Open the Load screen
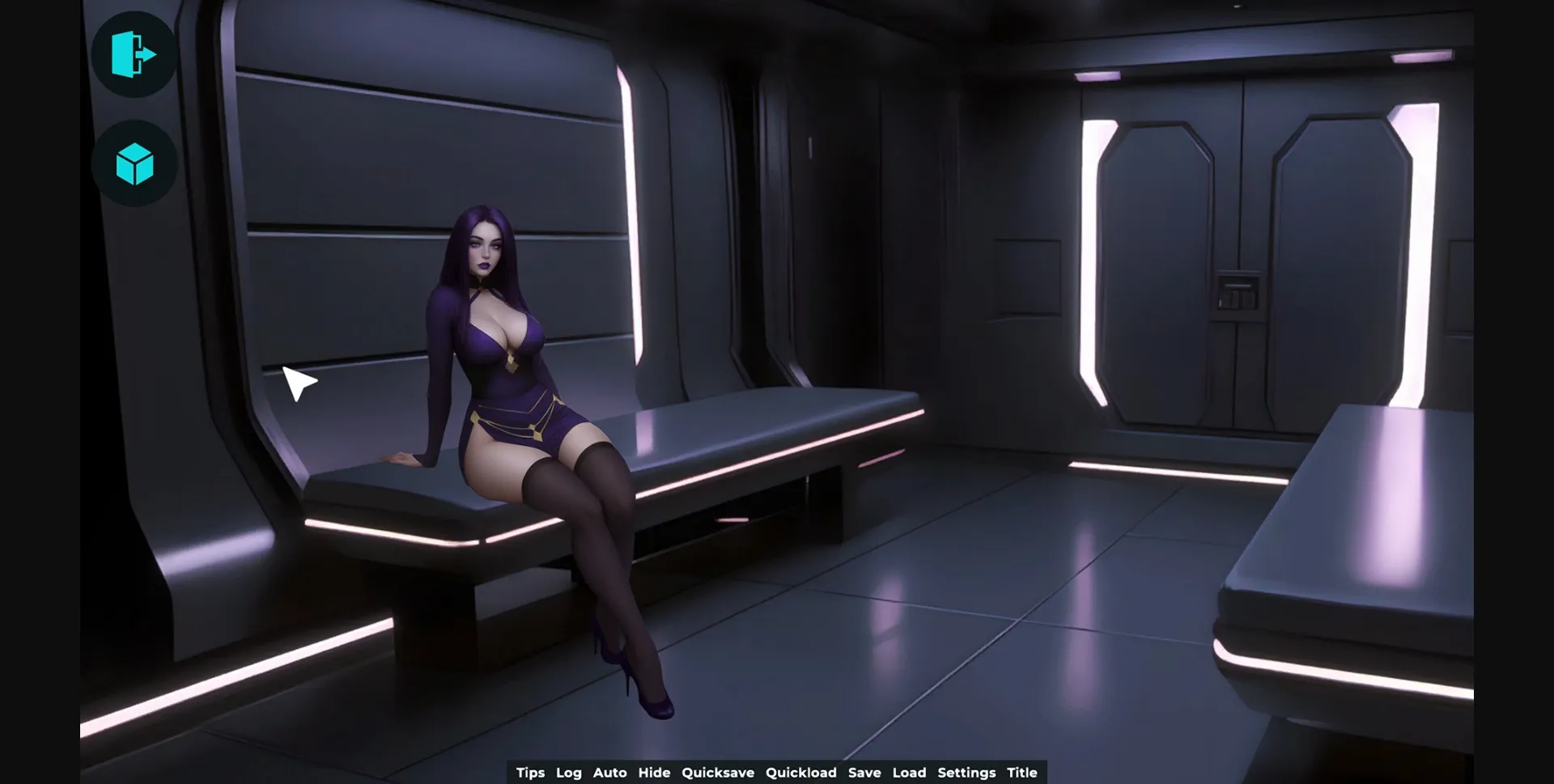Screen dimensions: 1554x784 [x=910, y=773]
